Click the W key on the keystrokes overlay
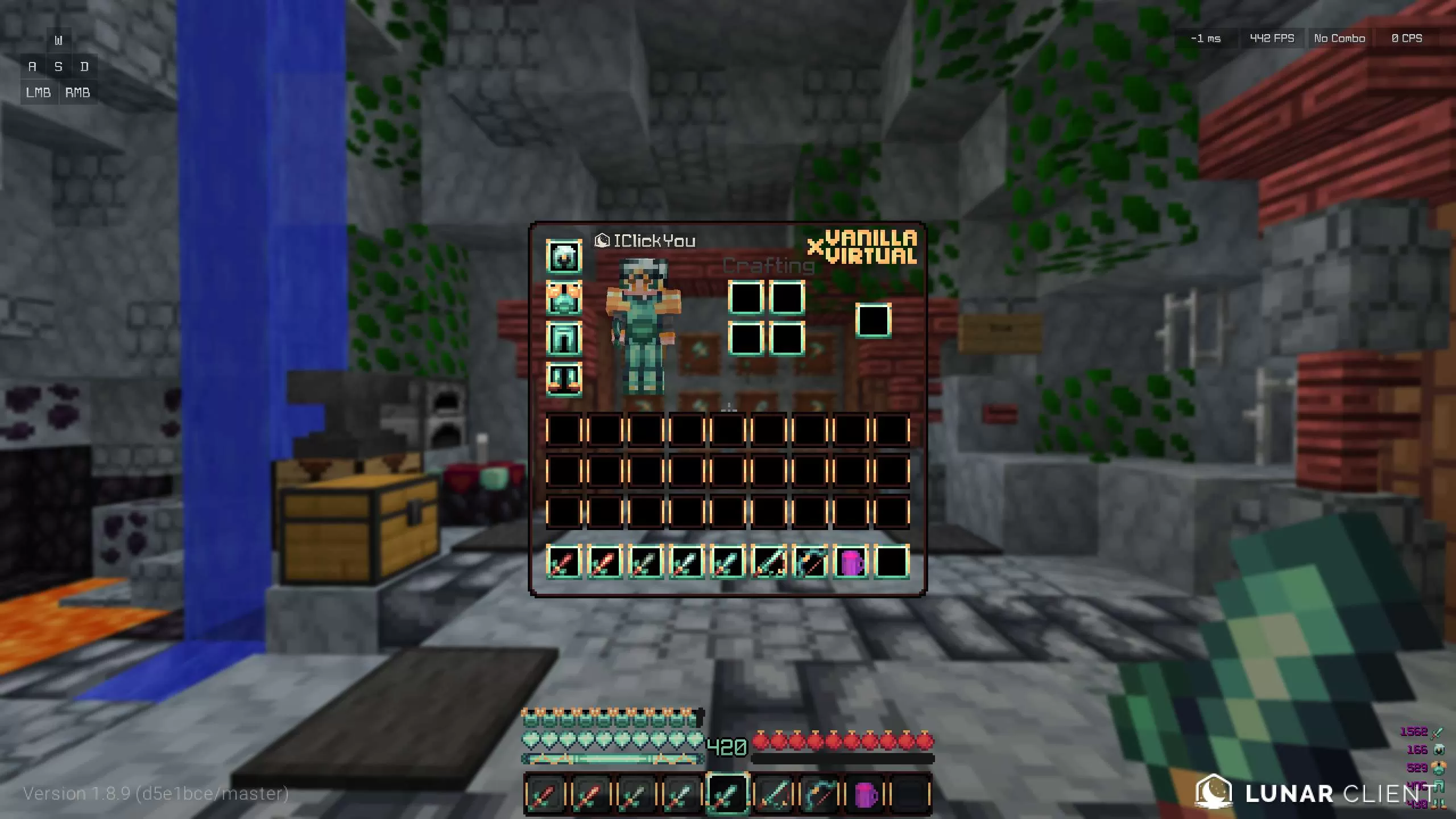 click(x=57, y=40)
